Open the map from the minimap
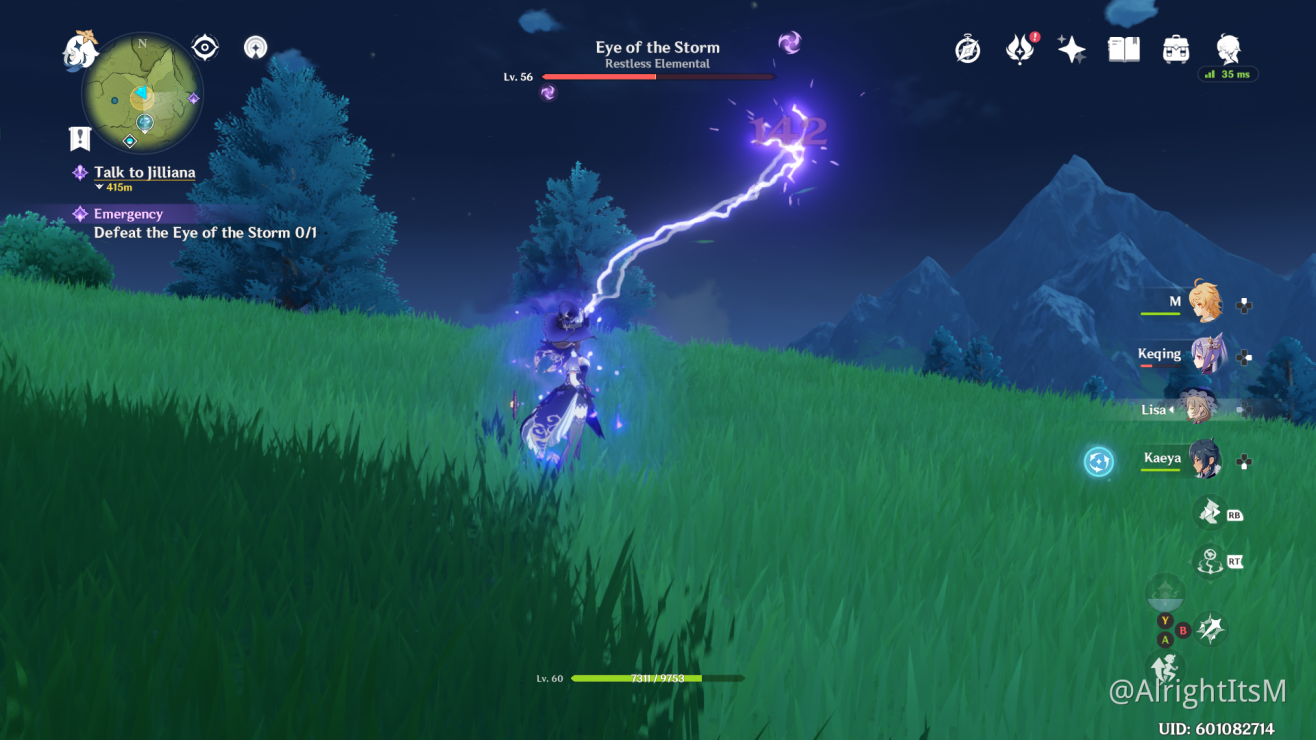The width and height of the screenshot is (1316, 740). coord(143,92)
